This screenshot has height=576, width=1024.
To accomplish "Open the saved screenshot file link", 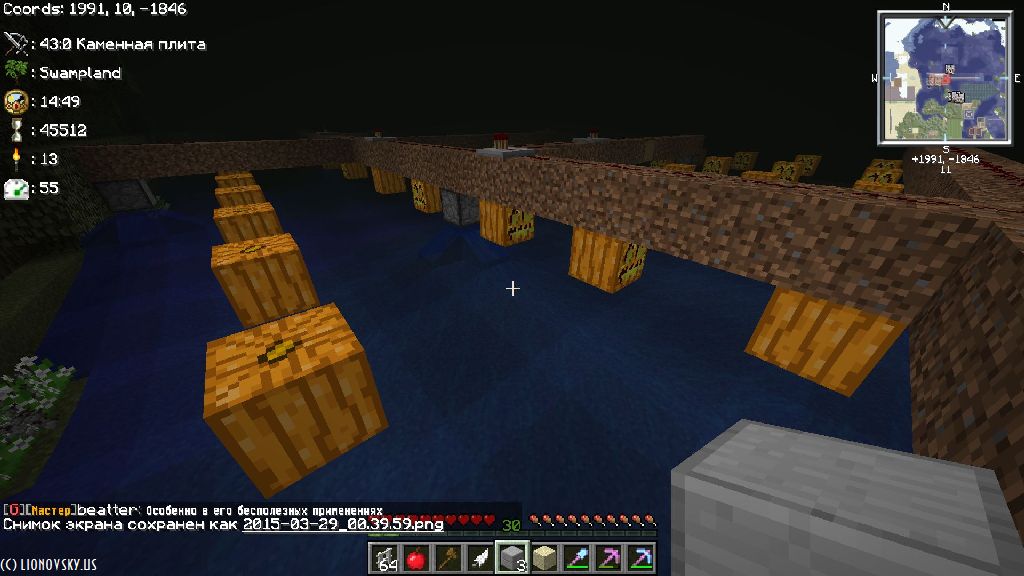I will click(x=343, y=524).
